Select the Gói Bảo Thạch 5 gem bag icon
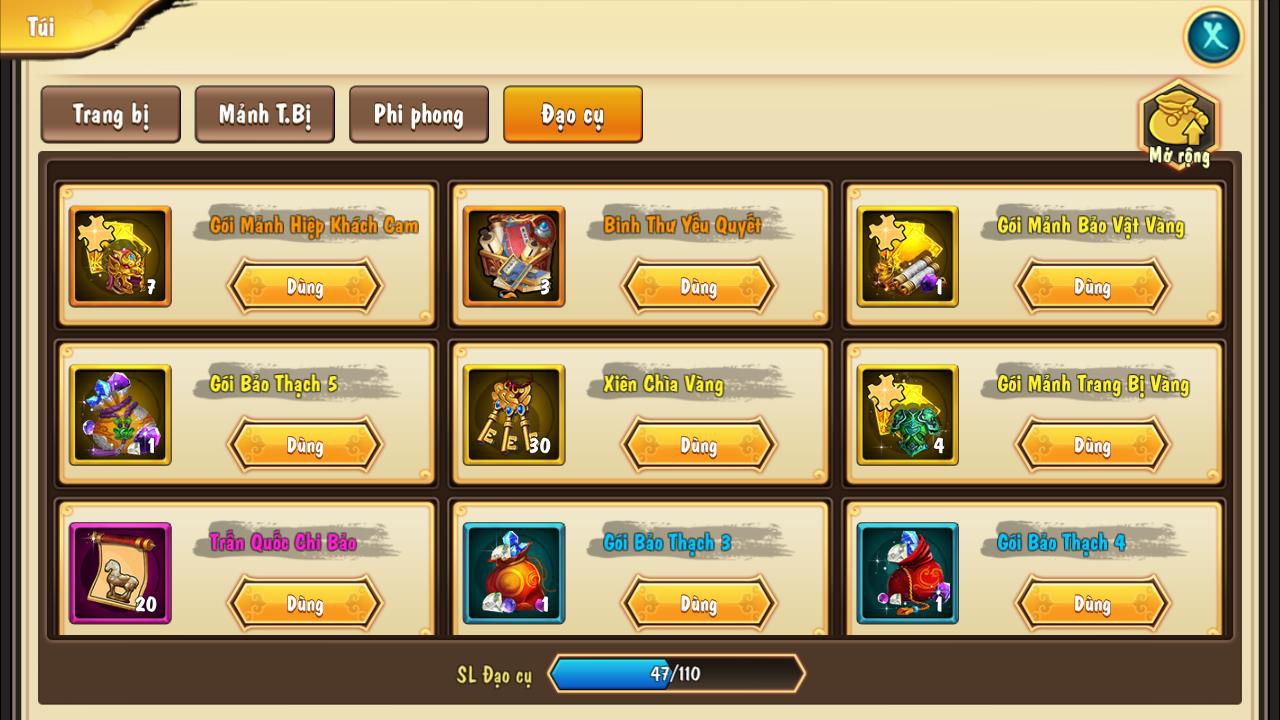The width and height of the screenshot is (1280, 720). 119,415
